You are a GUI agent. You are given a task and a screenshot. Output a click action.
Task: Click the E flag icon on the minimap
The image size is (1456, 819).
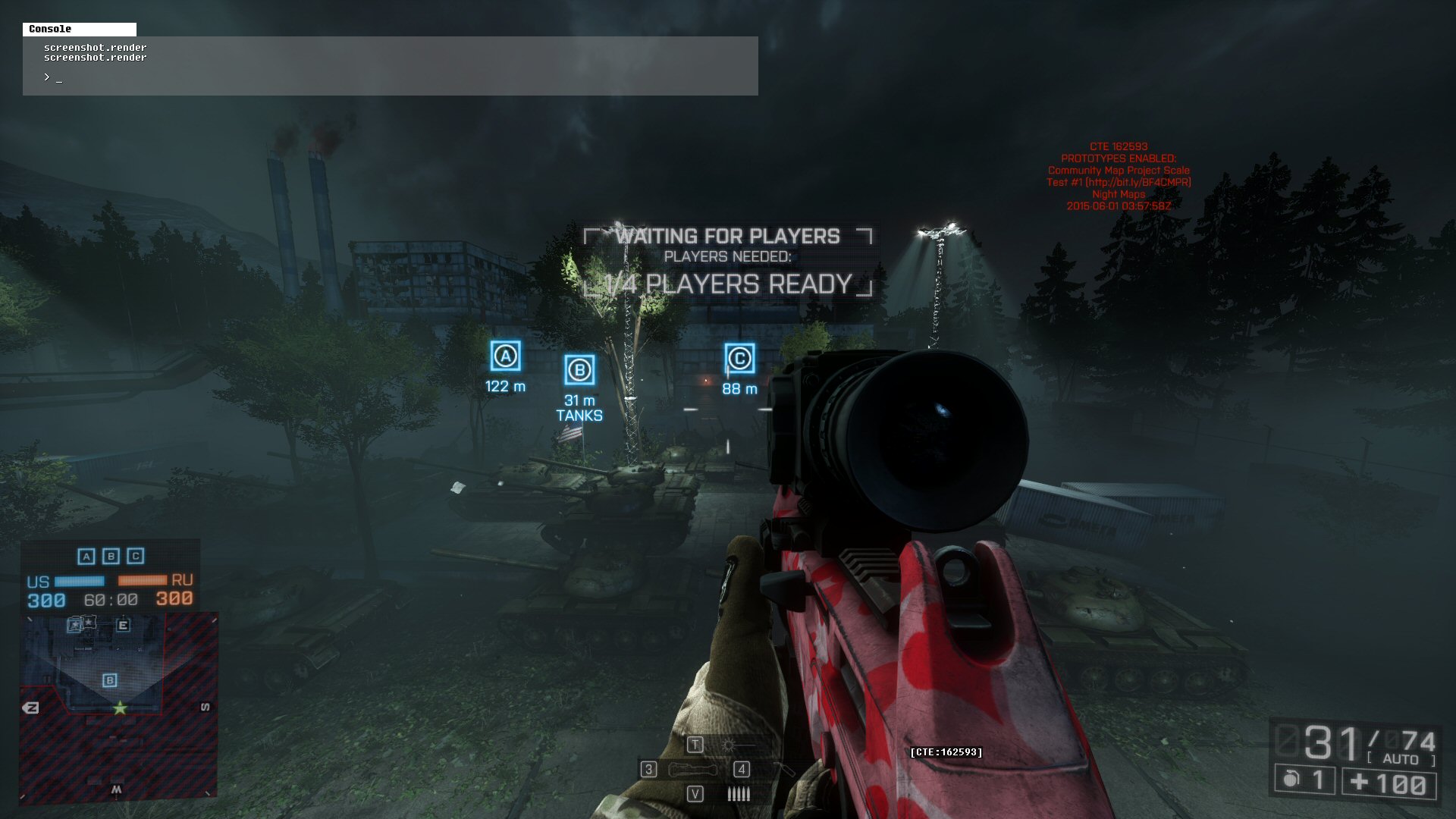click(x=124, y=625)
